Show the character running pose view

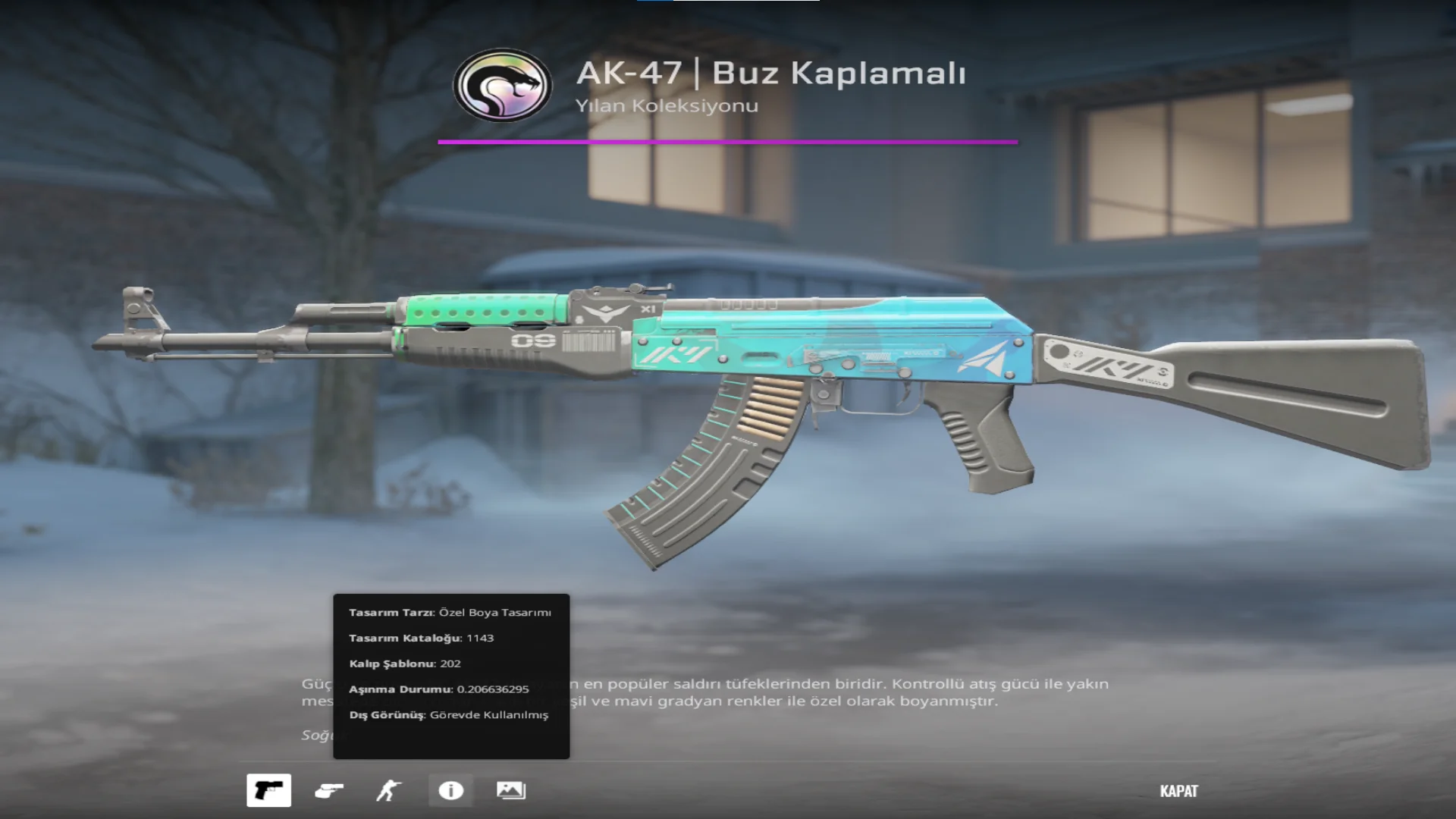point(389,790)
